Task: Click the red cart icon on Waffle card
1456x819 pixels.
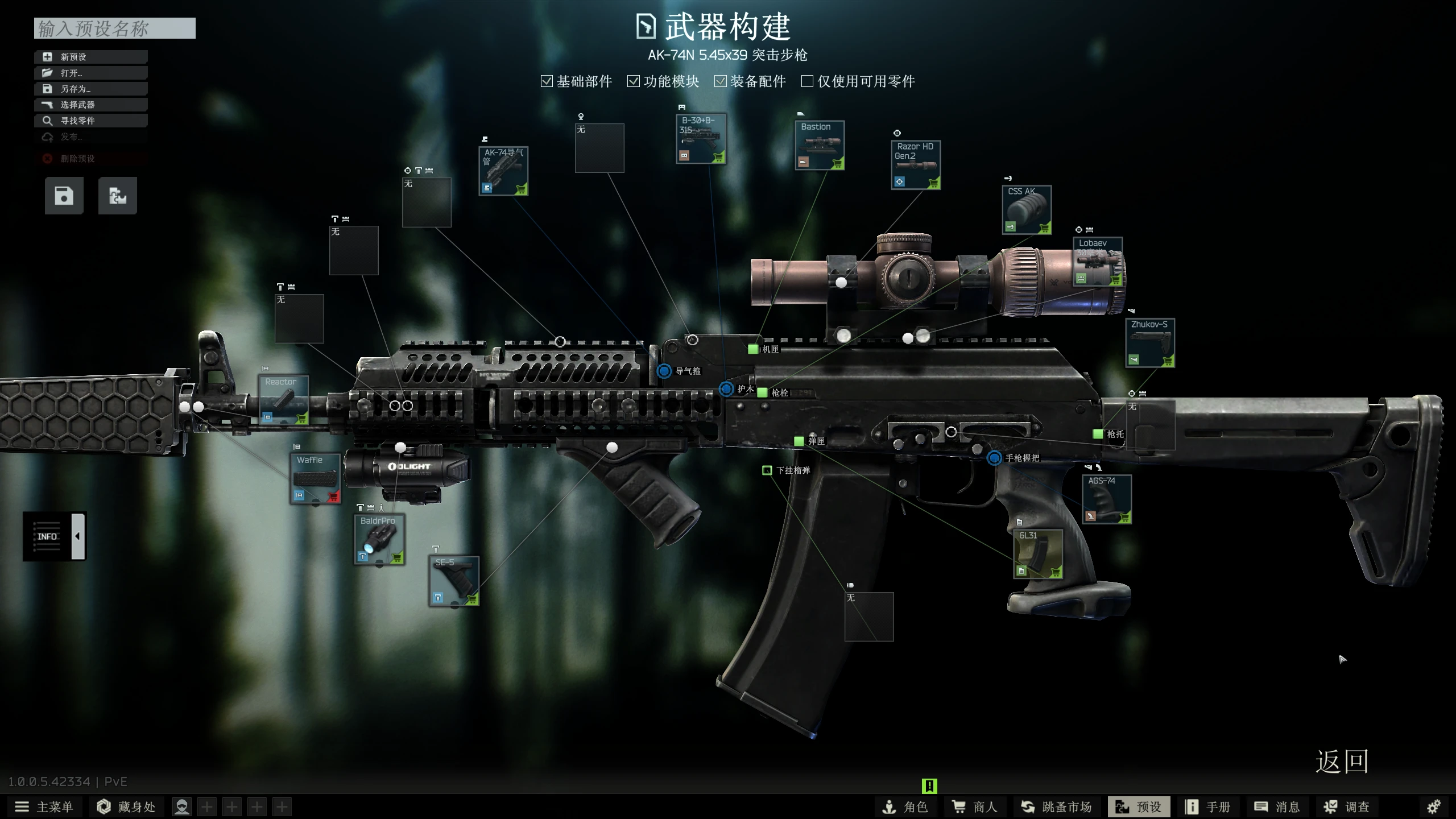Action: pos(332,495)
